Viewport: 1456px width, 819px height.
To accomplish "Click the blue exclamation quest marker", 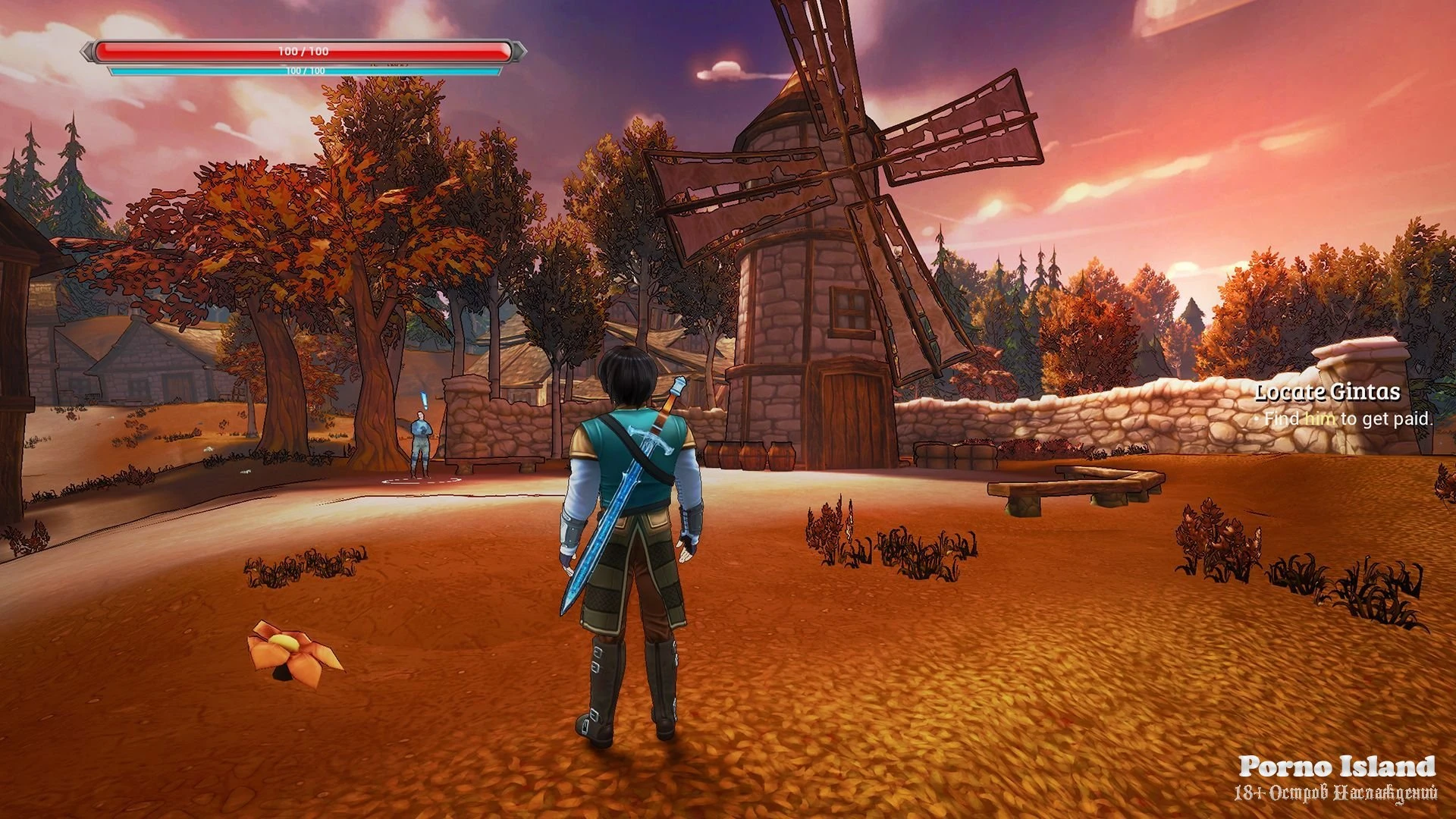I will point(423,400).
